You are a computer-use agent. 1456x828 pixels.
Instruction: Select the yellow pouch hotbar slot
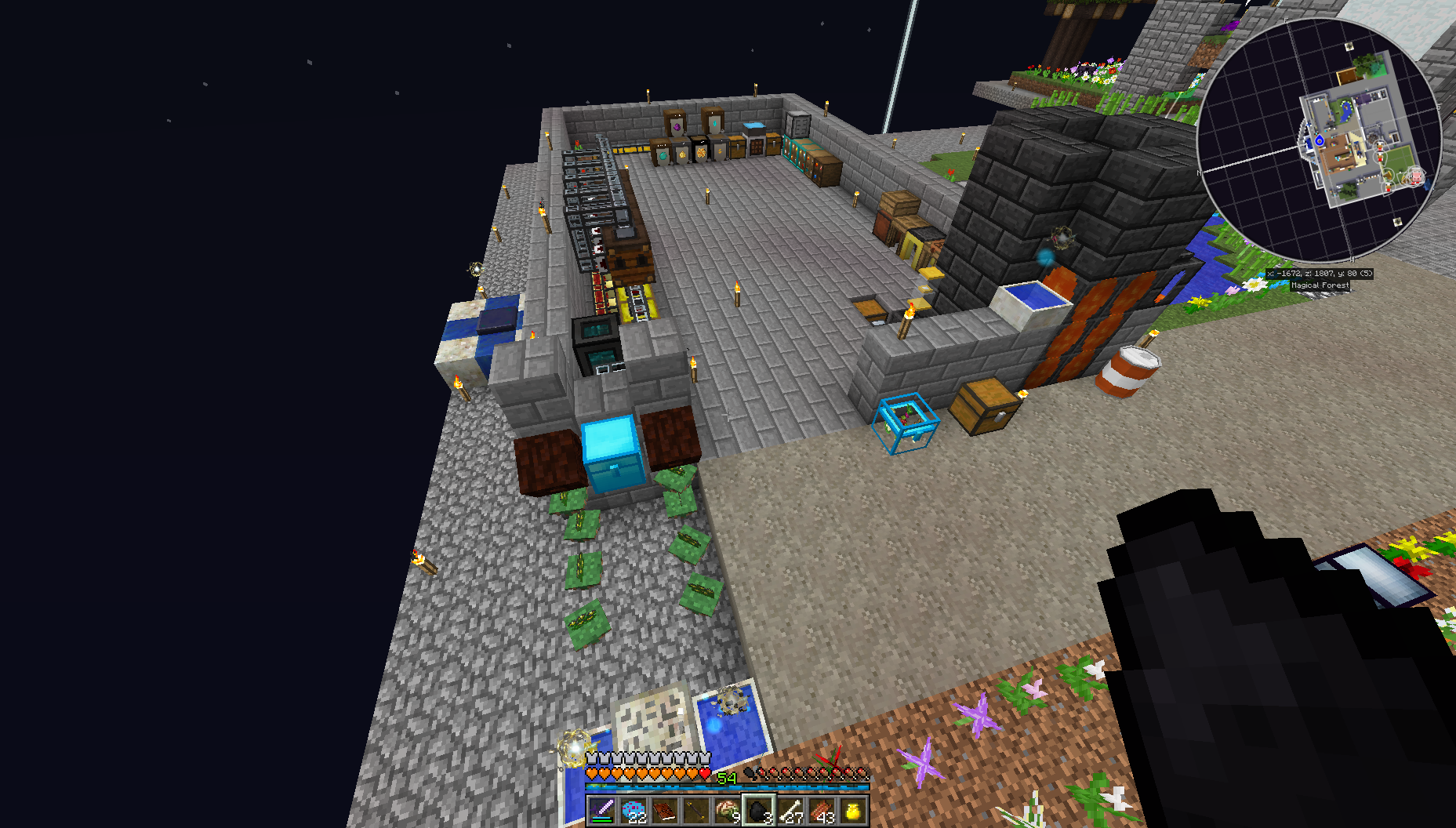coord(853,810)
